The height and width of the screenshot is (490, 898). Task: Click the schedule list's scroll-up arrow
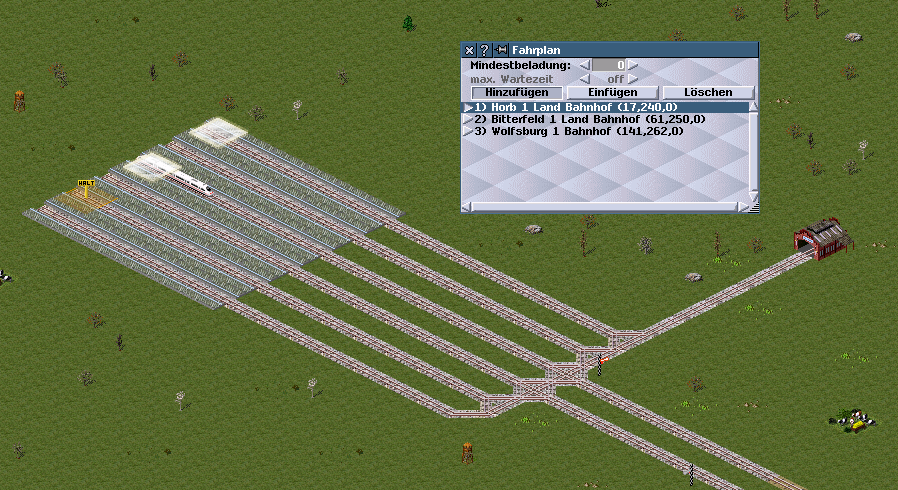[x=754, y=106]
